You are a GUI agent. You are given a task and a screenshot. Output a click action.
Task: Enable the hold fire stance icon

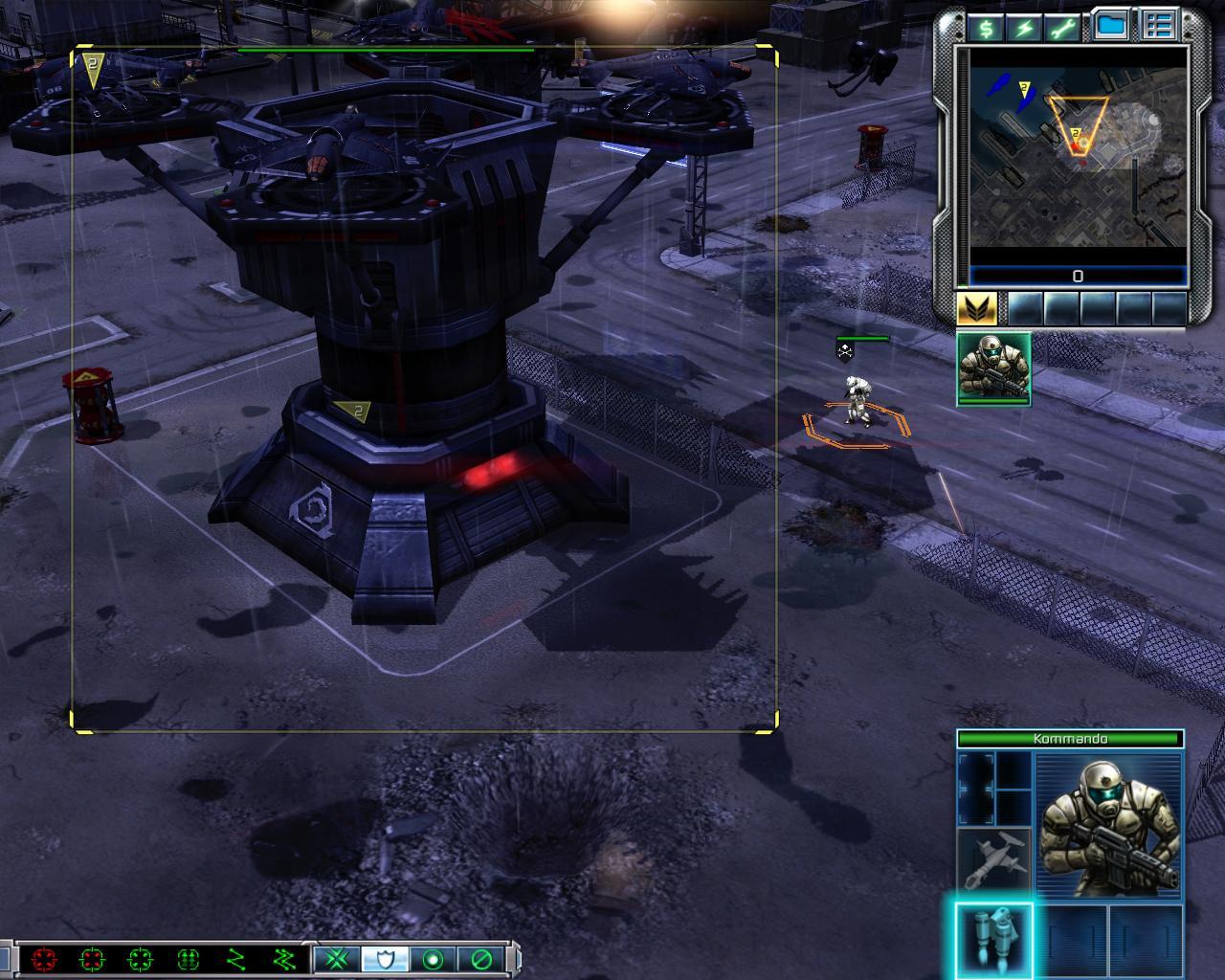tap(481, 959)
